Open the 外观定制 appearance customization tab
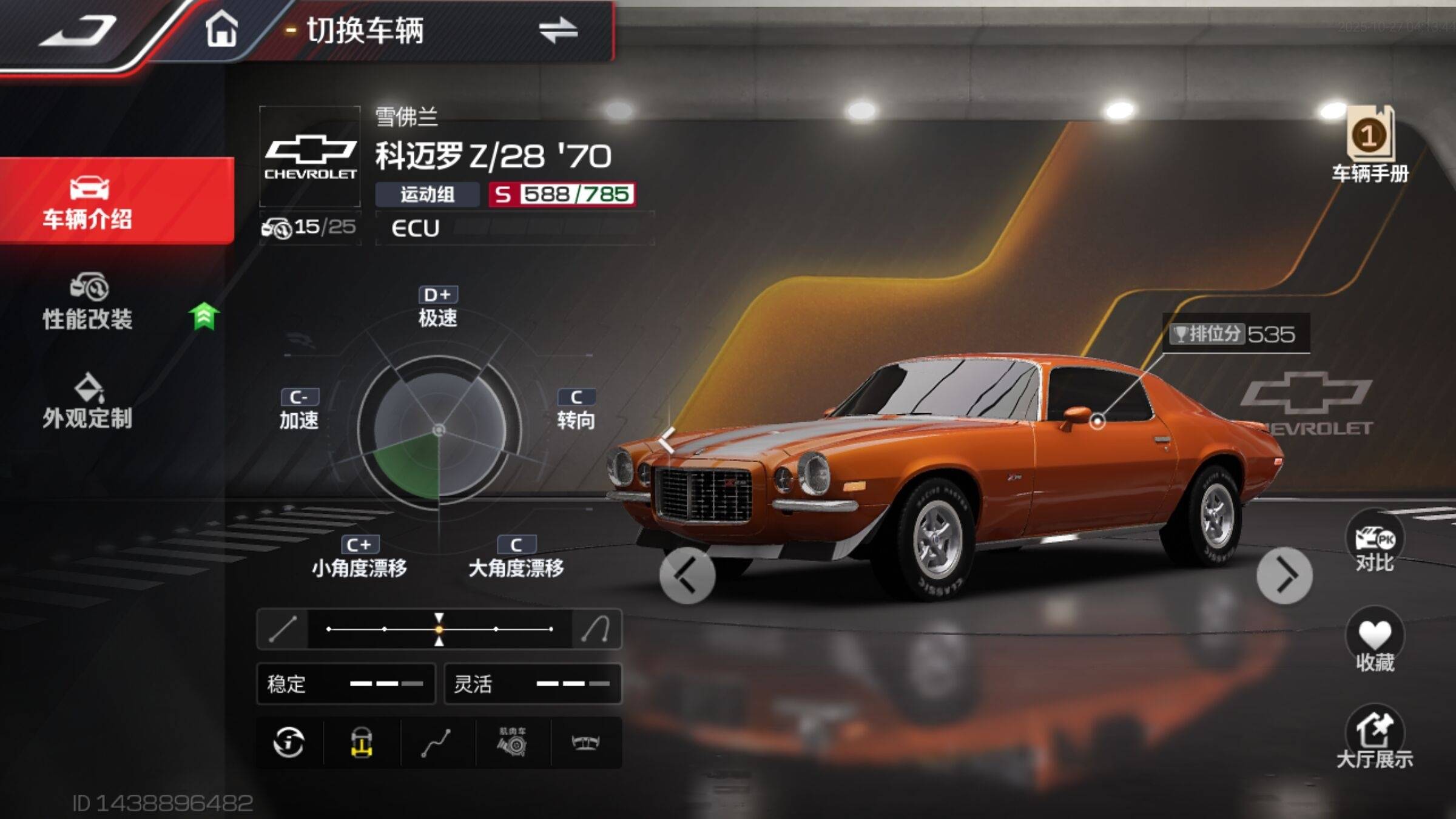Image resolution: width=1456 pixels, height=819 pixels. tap(88, 402)
